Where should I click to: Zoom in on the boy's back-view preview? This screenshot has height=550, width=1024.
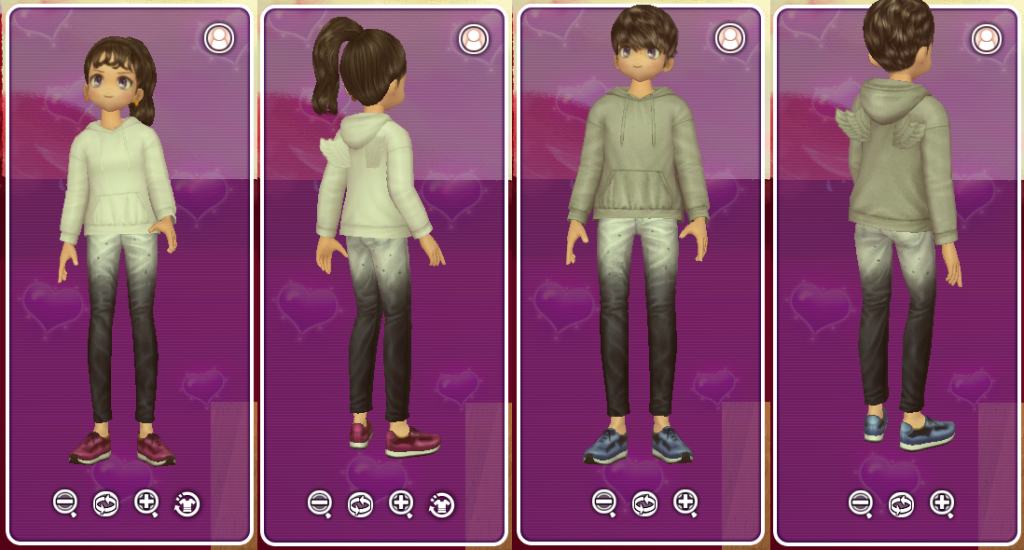941,502
